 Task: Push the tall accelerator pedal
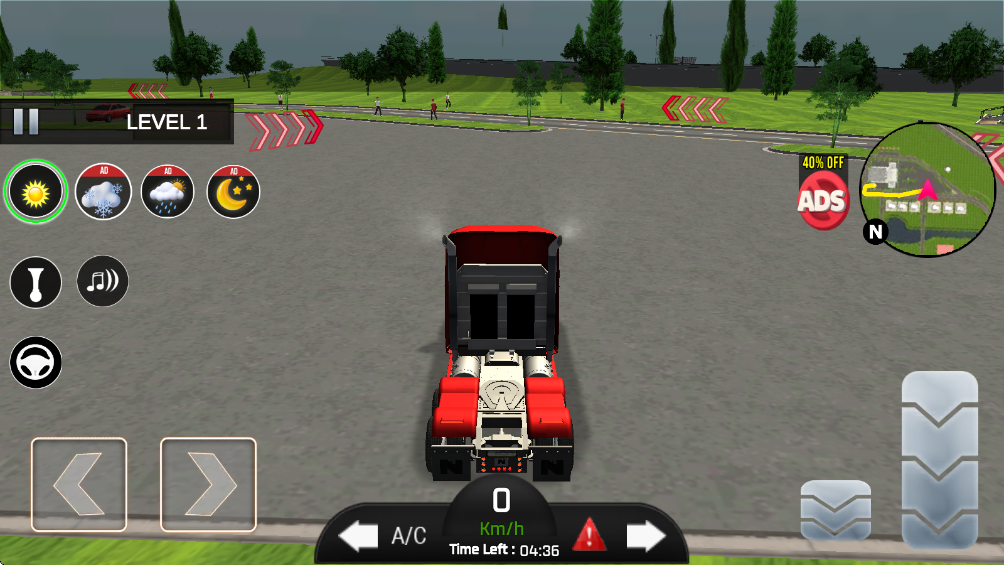pos(939,459)
